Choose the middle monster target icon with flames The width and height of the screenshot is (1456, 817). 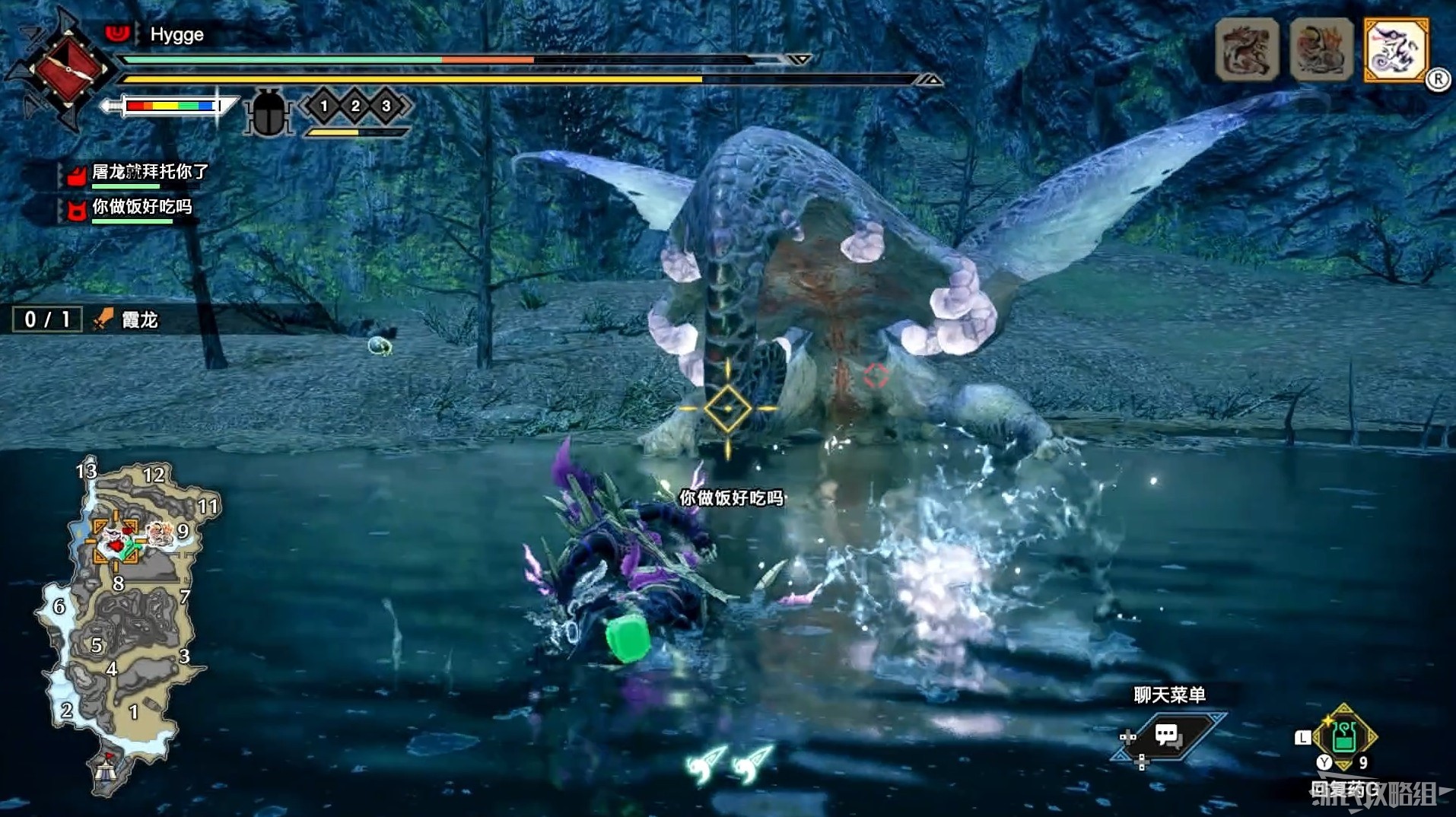pyautogui.click(x=1321, y=50)
